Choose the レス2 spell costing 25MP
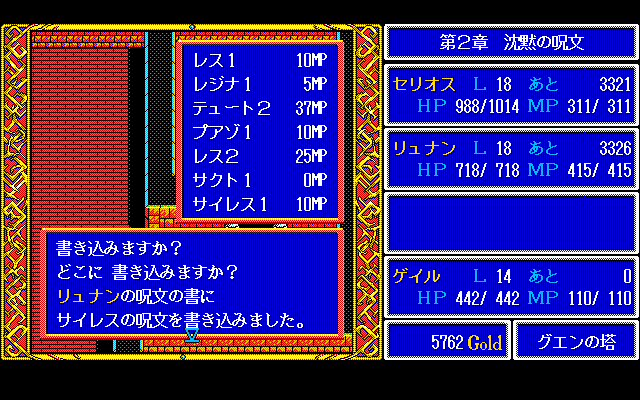The image size is (640, 400). pyautogui.click(x=258, y=157)
